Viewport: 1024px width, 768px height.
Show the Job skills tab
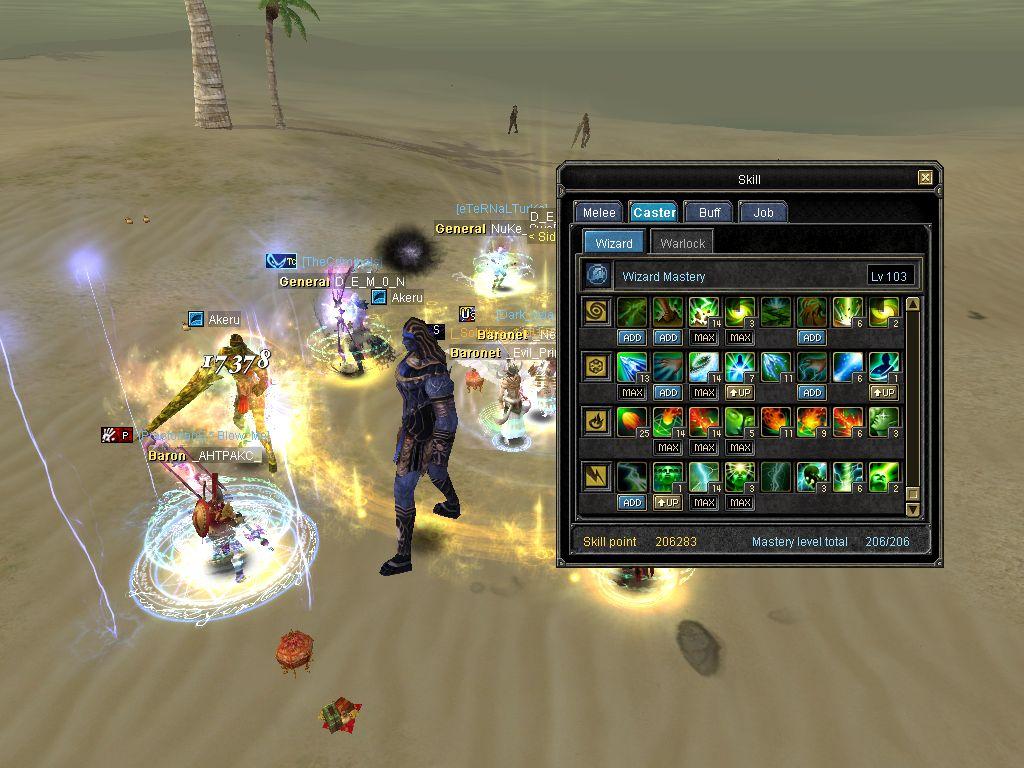(x=763, y=212)
